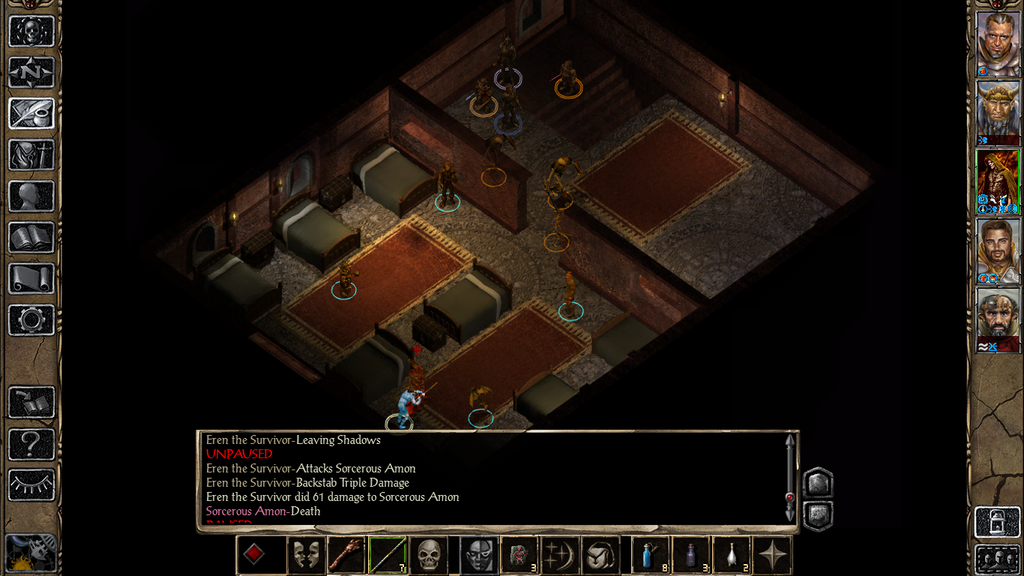Open the priest scroll button

click(x=31, y=278)
